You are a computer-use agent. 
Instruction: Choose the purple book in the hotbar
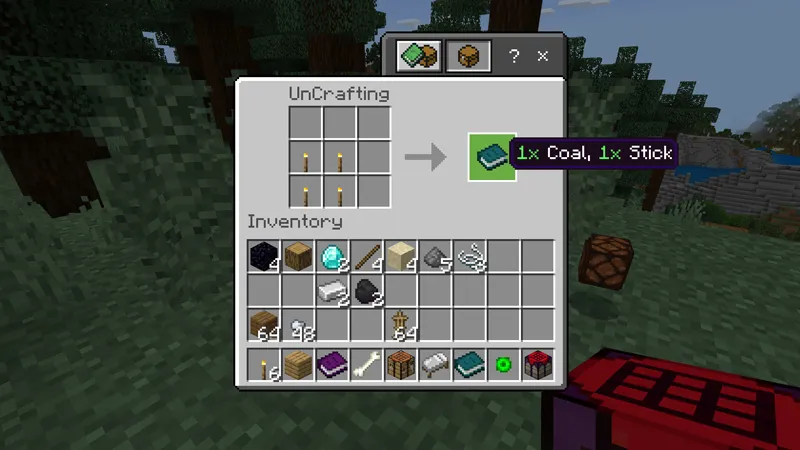click(332, 365)
